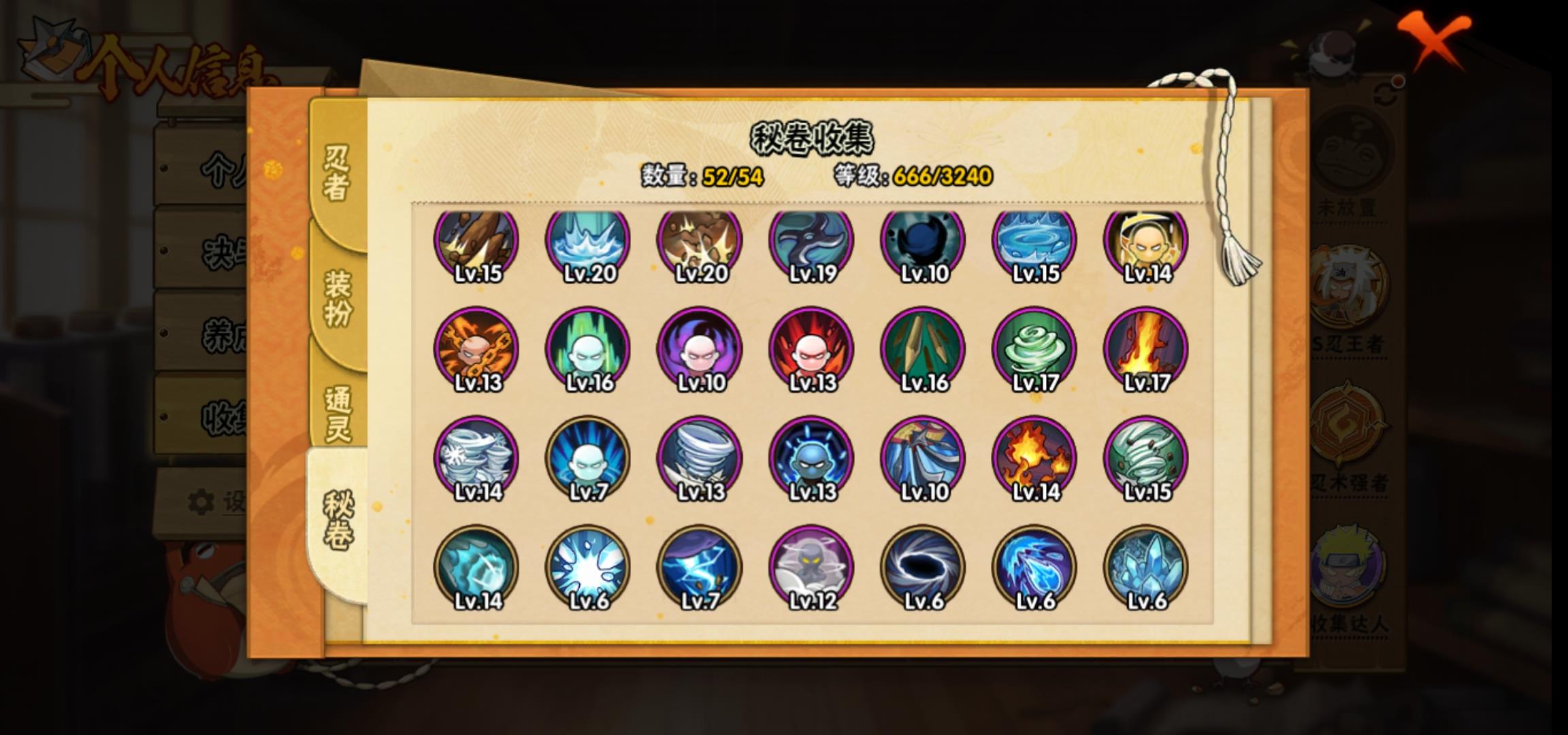The image size is (1568, 735).
Task: Select the 通灵 tab
Action: click(338, 414)
